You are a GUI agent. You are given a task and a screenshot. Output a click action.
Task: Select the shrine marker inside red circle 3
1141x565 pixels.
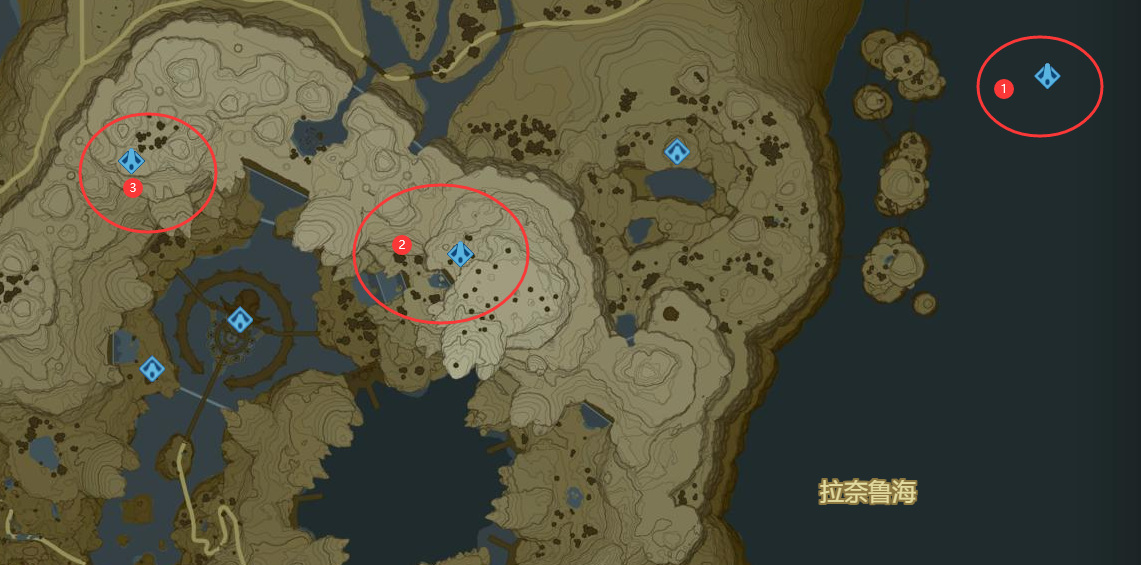pyautogui.click(x=131, y=160)
